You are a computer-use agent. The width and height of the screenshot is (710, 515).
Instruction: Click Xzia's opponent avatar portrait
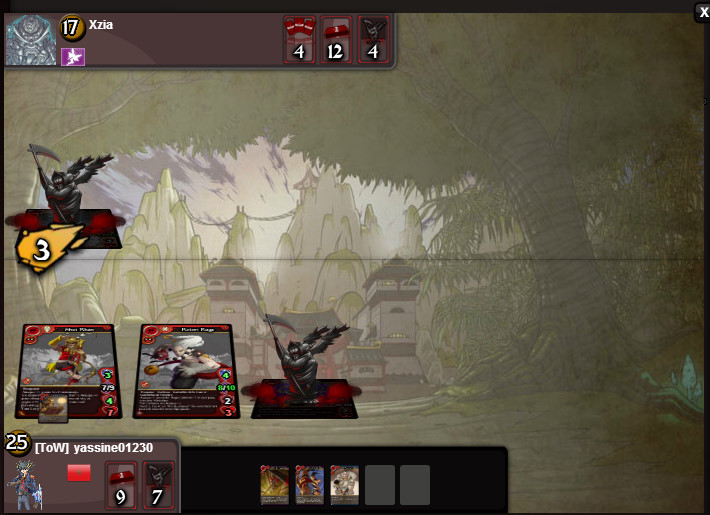(x=30, y=41)
